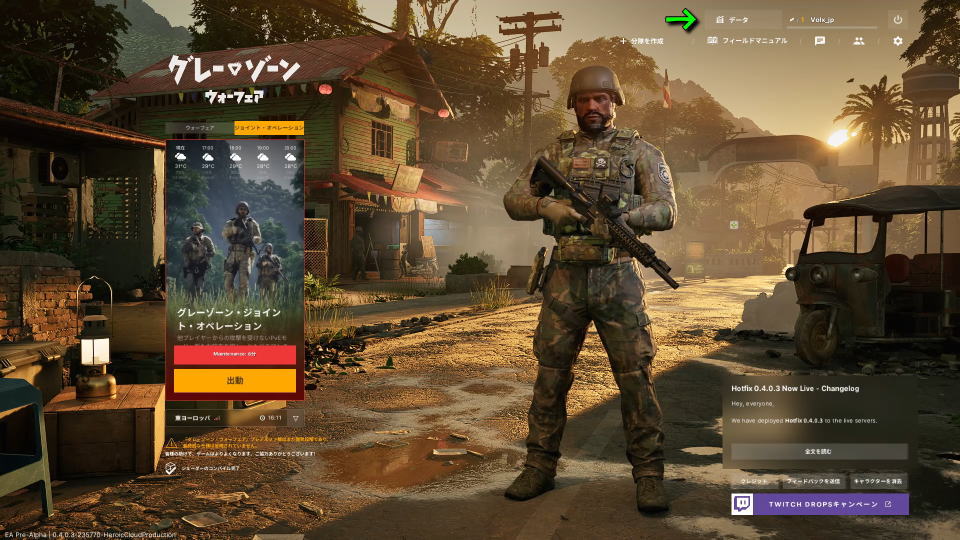Click the power quit button
Viewport: 960px width, 540px height.
pos(897,19)
